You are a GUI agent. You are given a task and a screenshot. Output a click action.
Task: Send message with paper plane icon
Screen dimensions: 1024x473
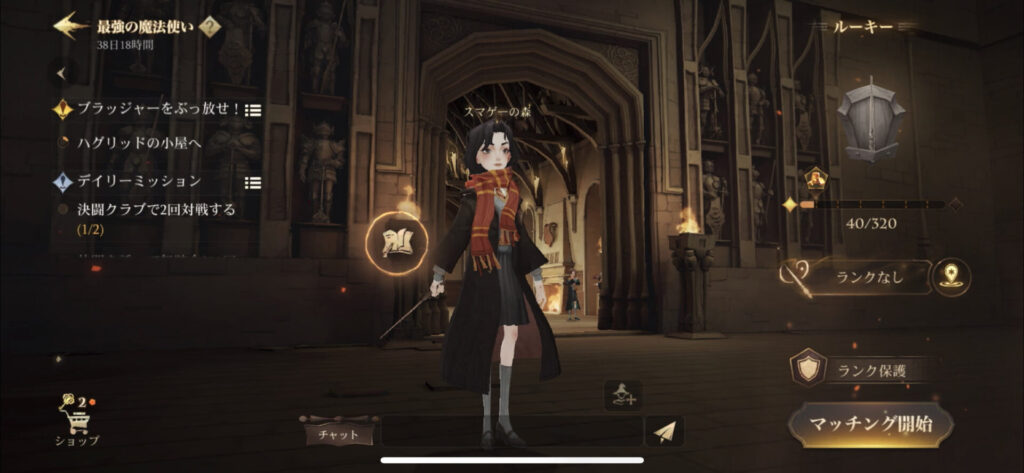pos(663,432)
